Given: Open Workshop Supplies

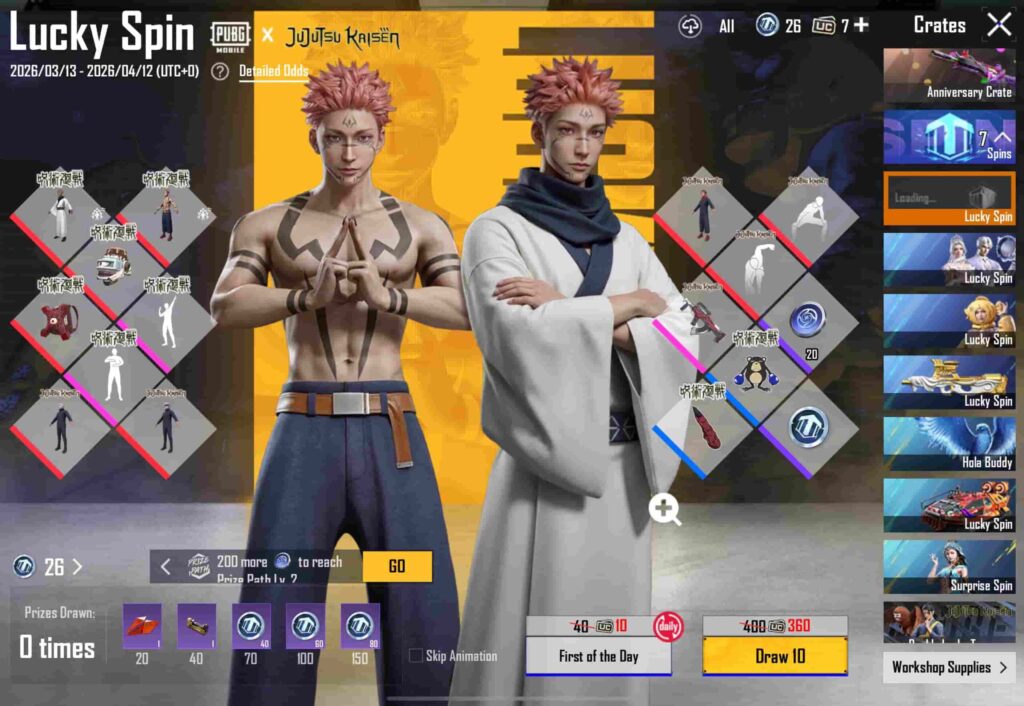Looking at the screenshot, I should (x=948, y=667).
